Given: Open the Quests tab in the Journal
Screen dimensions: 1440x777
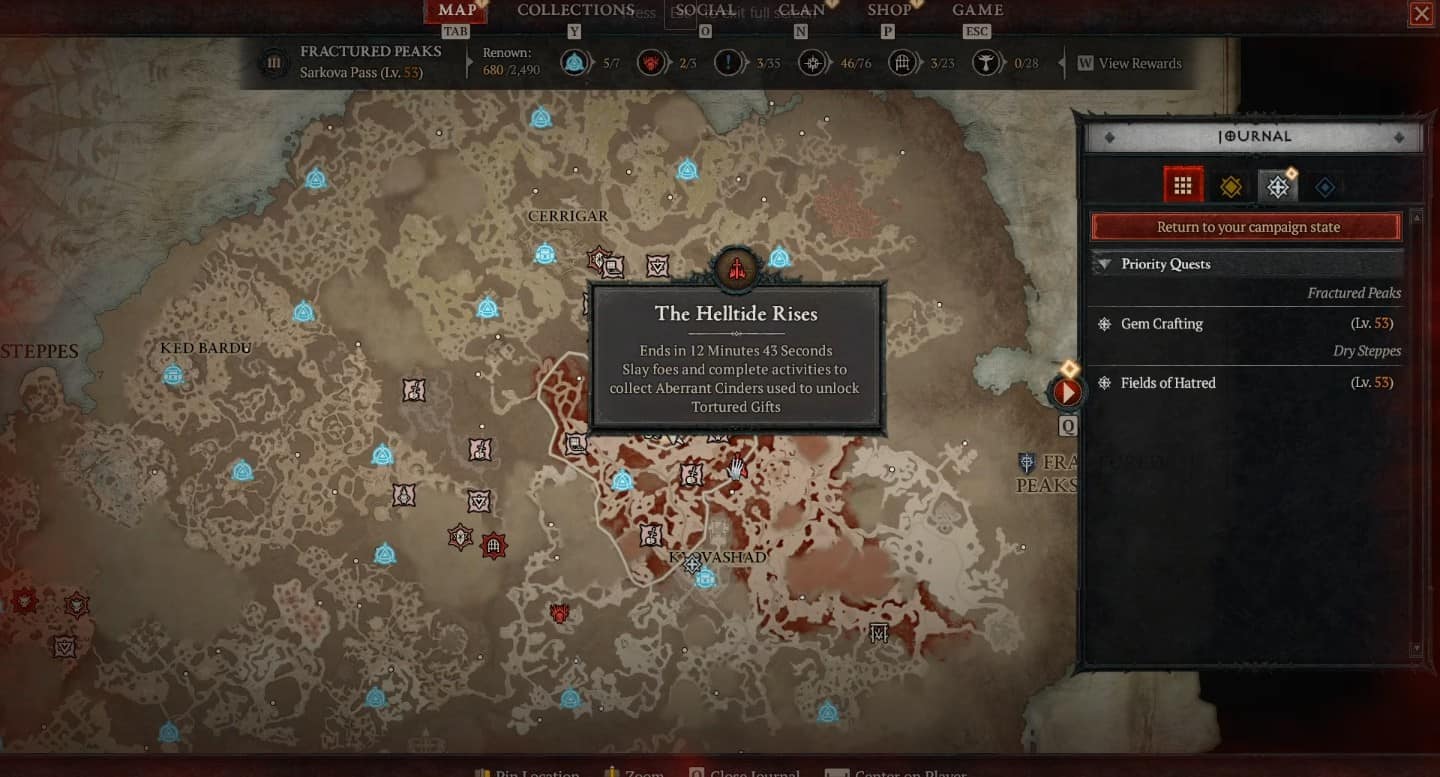Looking at the screenshot, I should coord(1278,185).
